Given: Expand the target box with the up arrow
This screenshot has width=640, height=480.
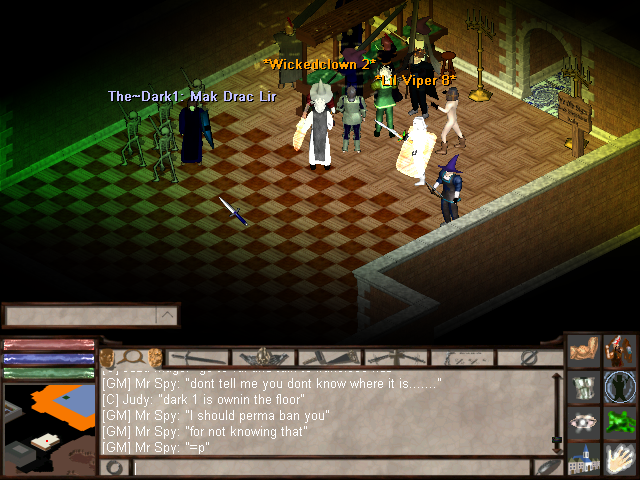Looking at the screenshot, I should pyautogui.click(x=168, y=316).
